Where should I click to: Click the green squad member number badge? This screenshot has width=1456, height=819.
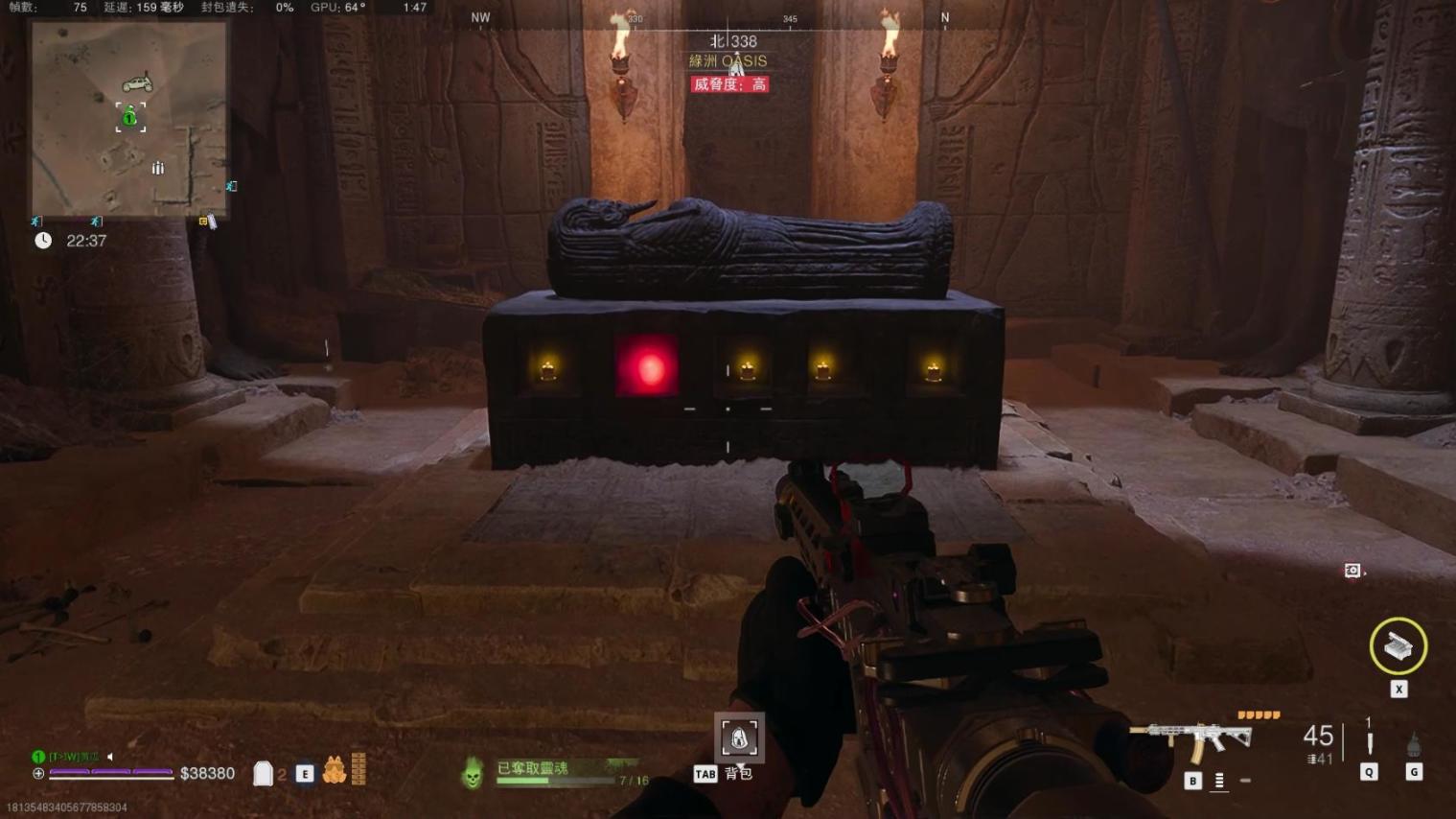(38, 757)
